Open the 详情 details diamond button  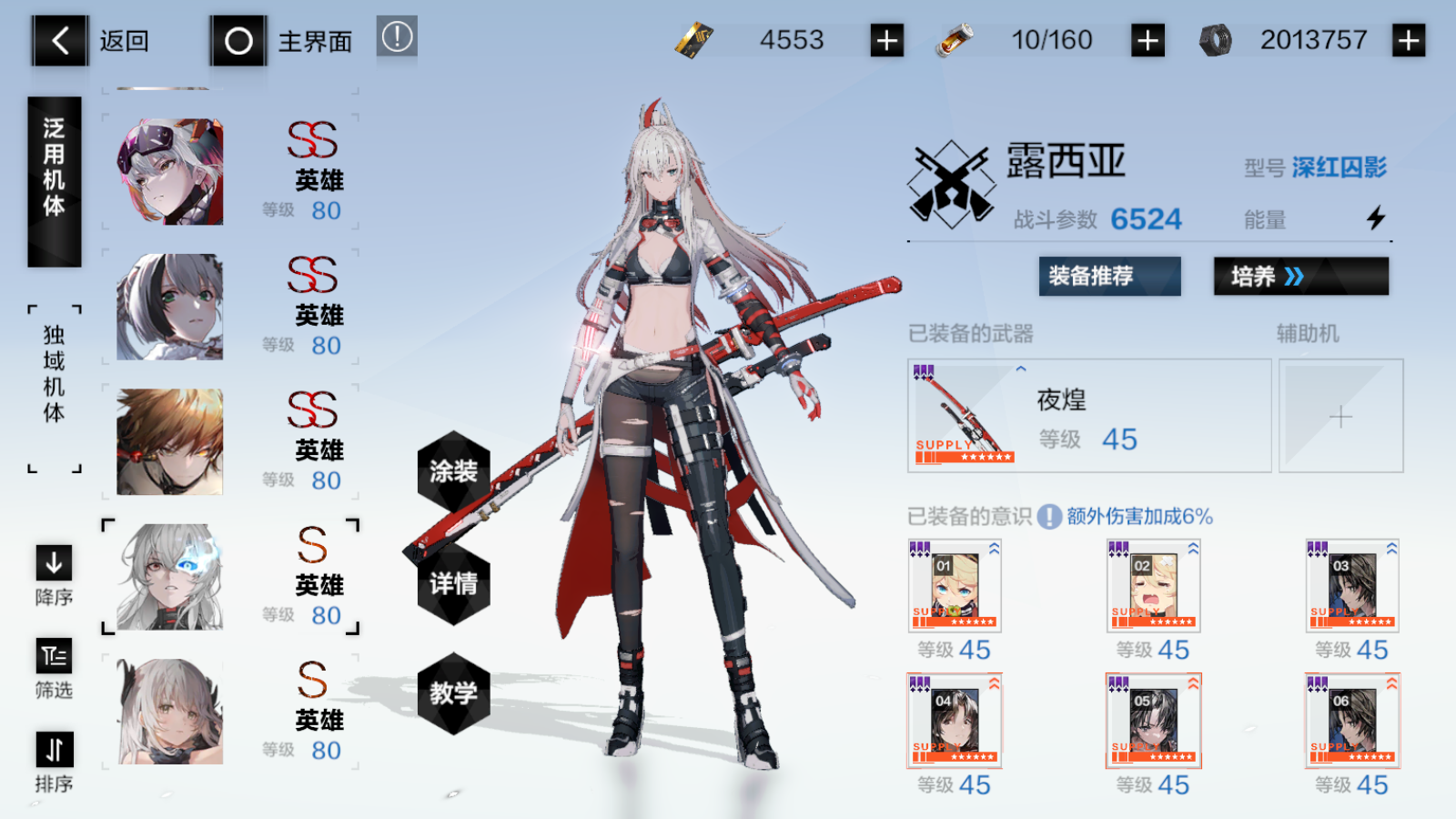pos(454,587)
